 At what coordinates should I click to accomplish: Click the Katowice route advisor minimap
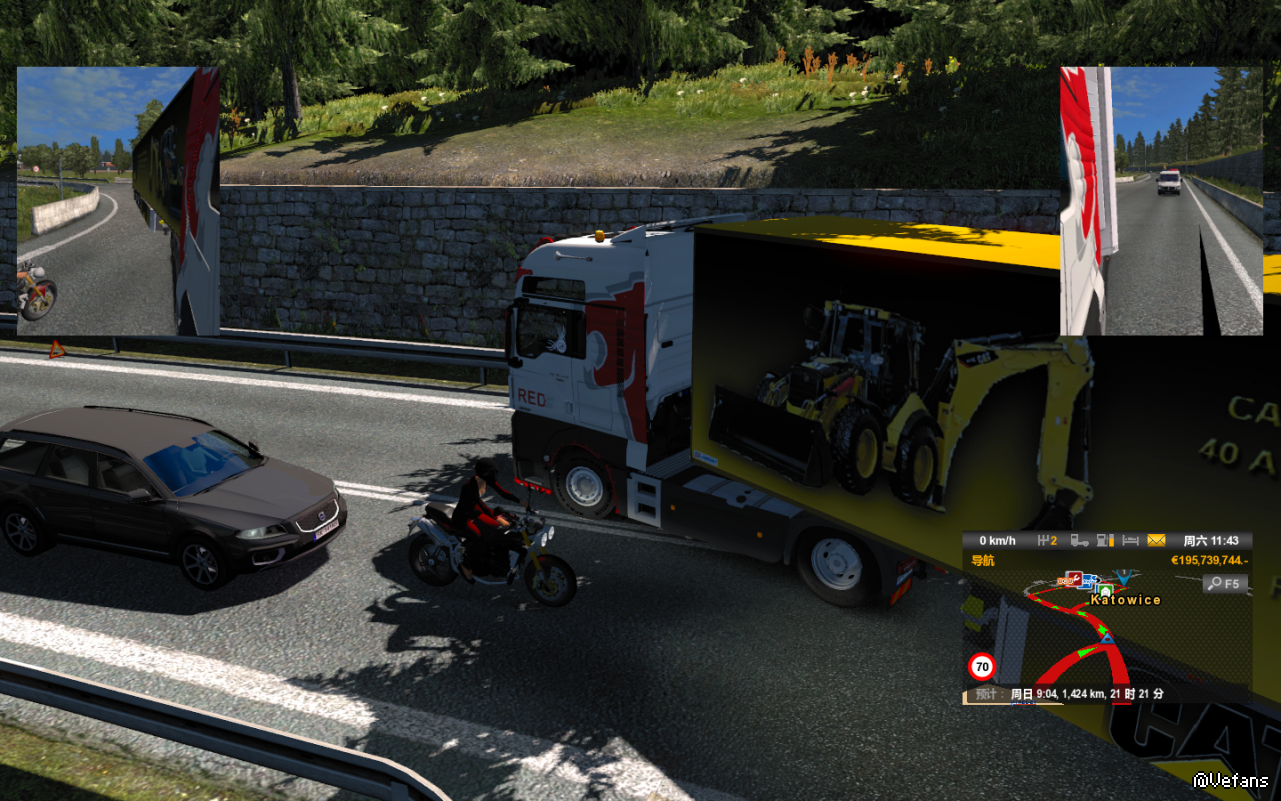[1106, 640]
